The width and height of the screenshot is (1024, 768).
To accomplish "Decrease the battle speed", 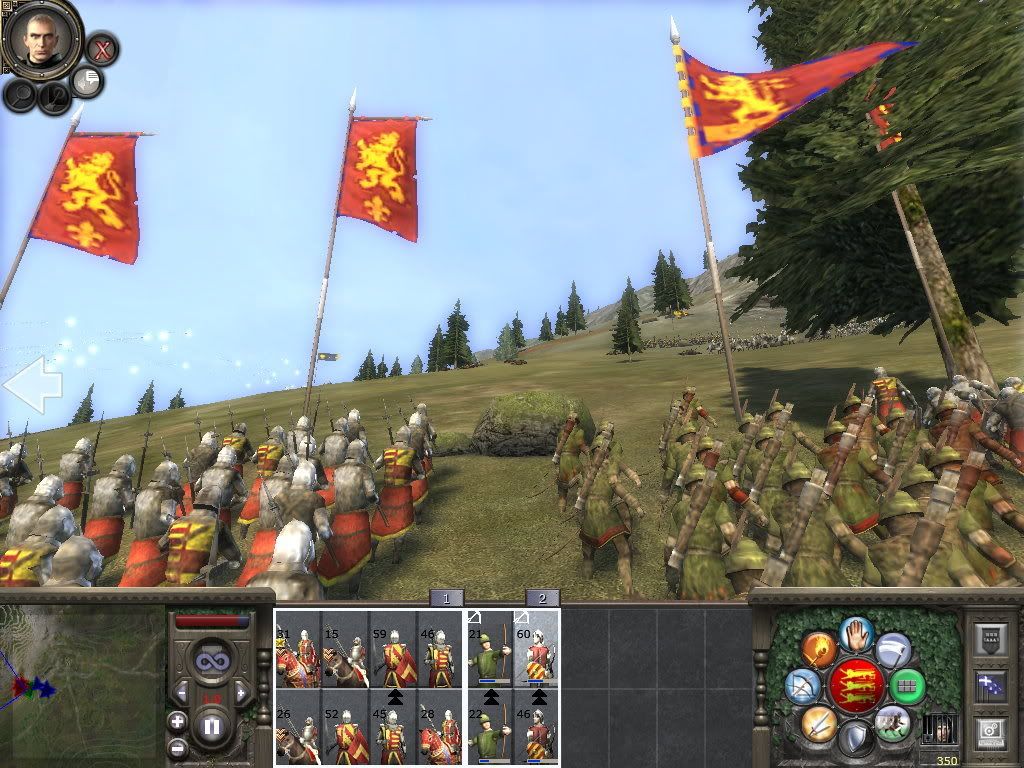I will click(182, 692).
